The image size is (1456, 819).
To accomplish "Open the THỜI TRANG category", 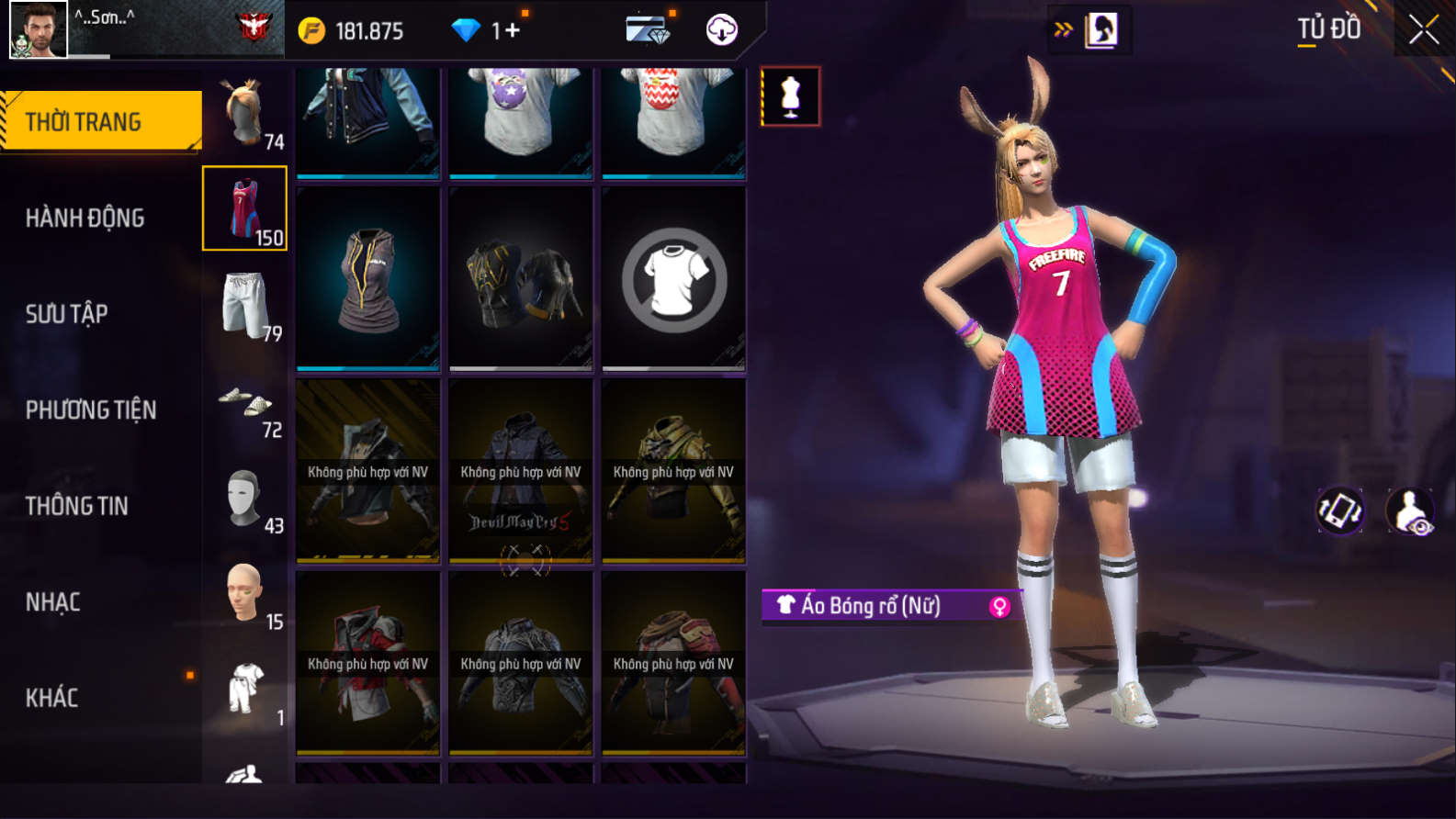I will click(x=101, y=121).
